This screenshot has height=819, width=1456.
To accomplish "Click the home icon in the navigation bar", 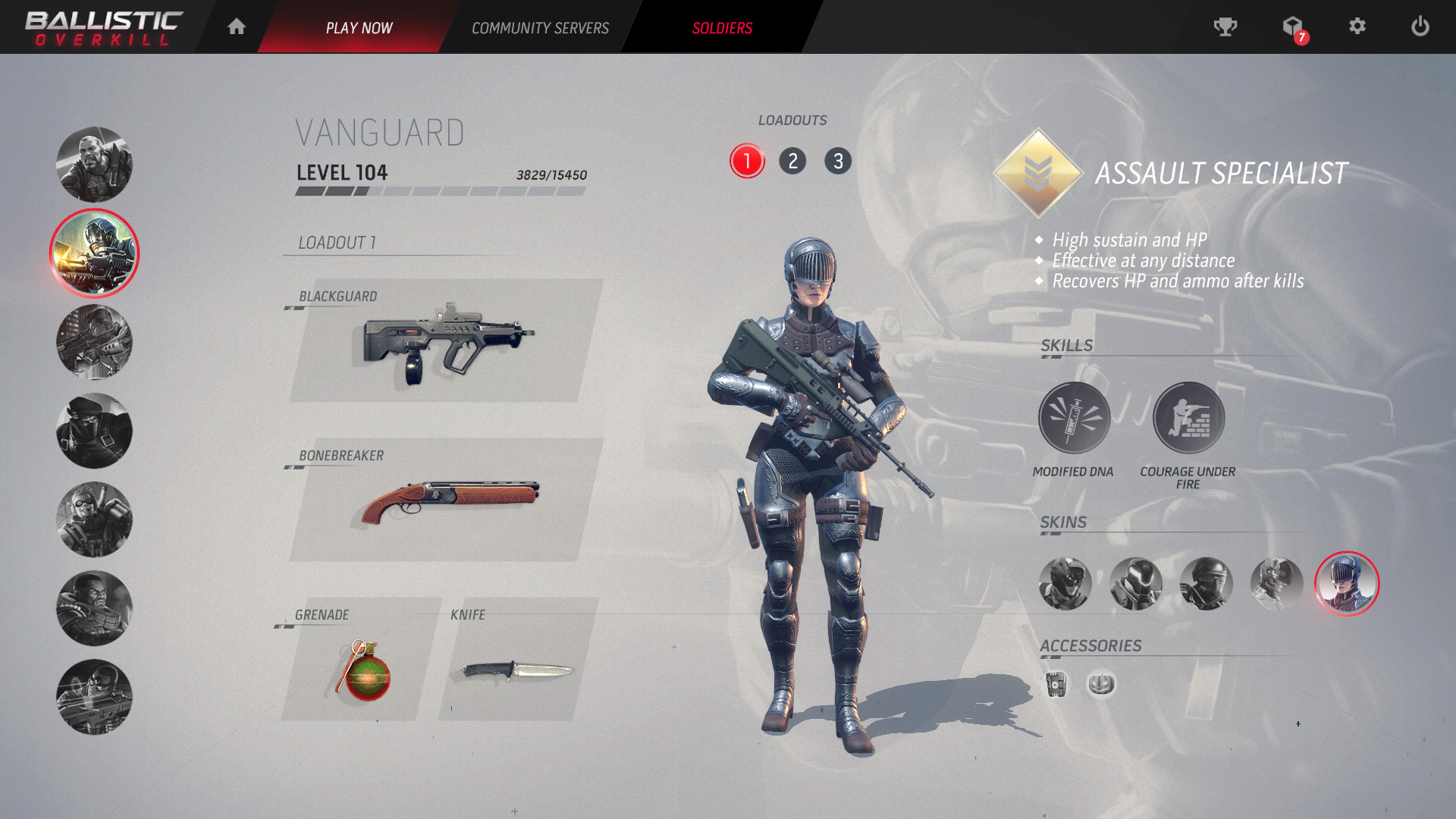I will pyautogui.click(x=236, y=27).
